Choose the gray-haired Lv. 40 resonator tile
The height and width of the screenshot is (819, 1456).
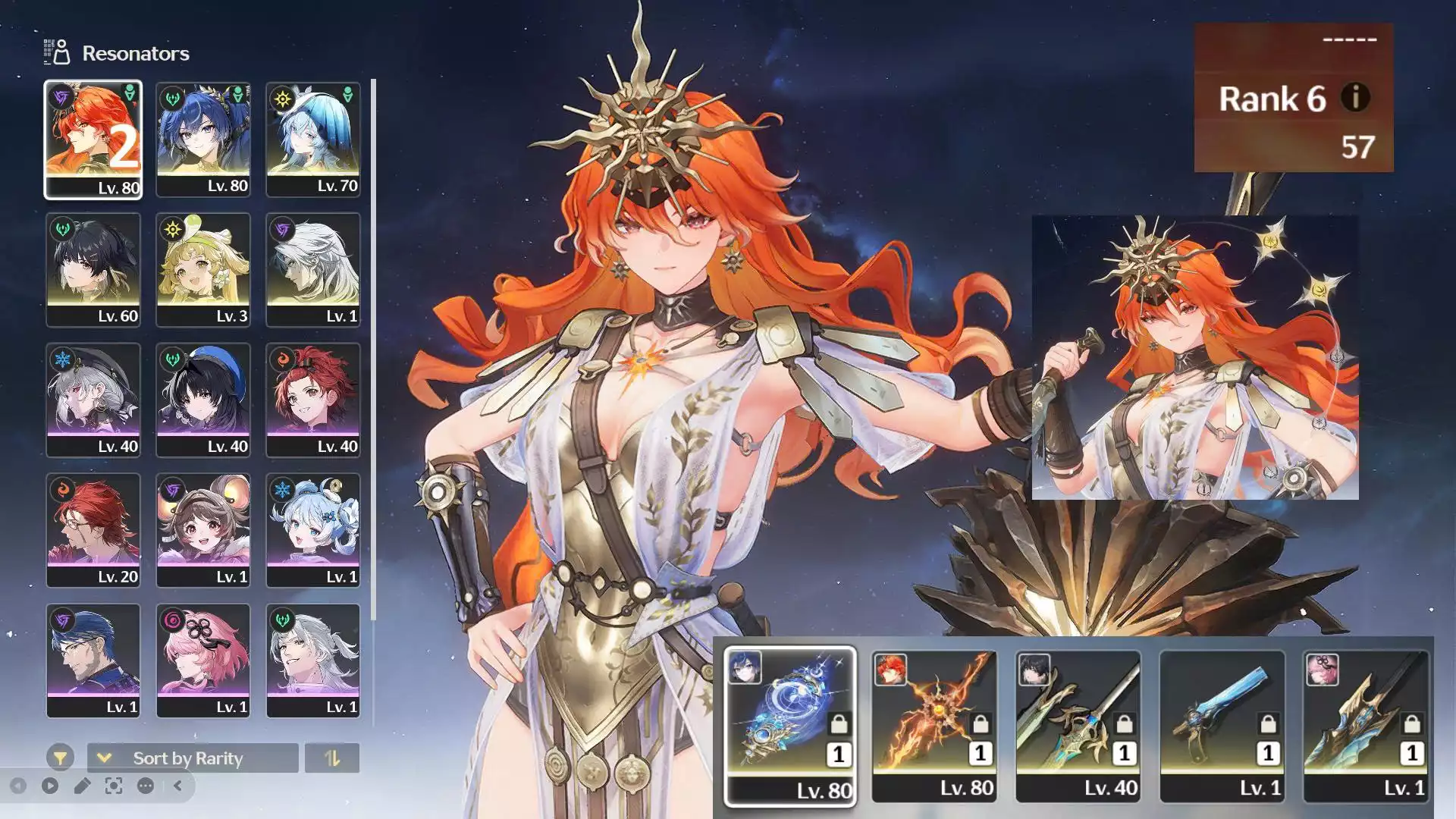coord(93,400)
